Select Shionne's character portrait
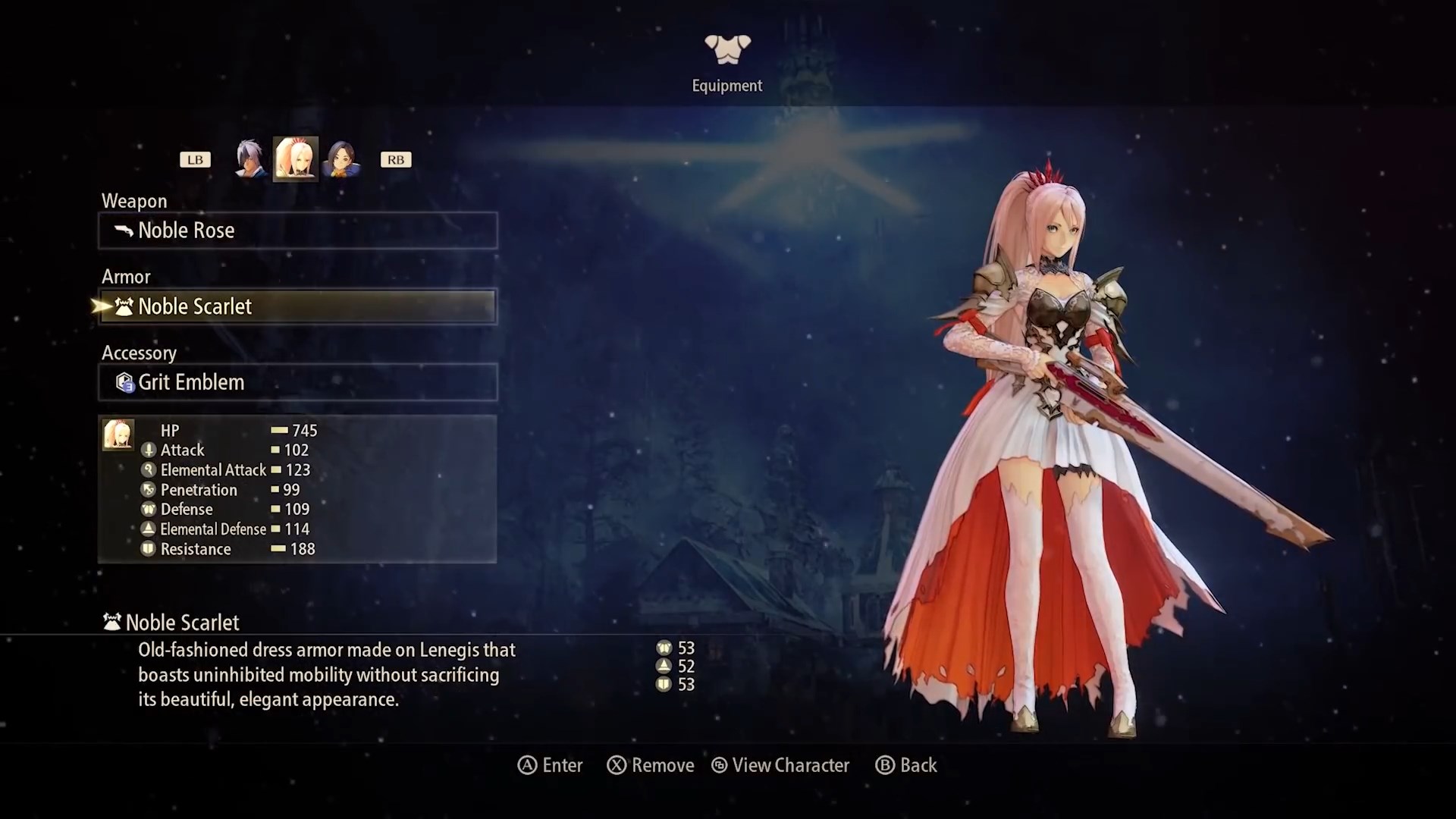Screen dimensions: 1456x819 tap(296, 158)
